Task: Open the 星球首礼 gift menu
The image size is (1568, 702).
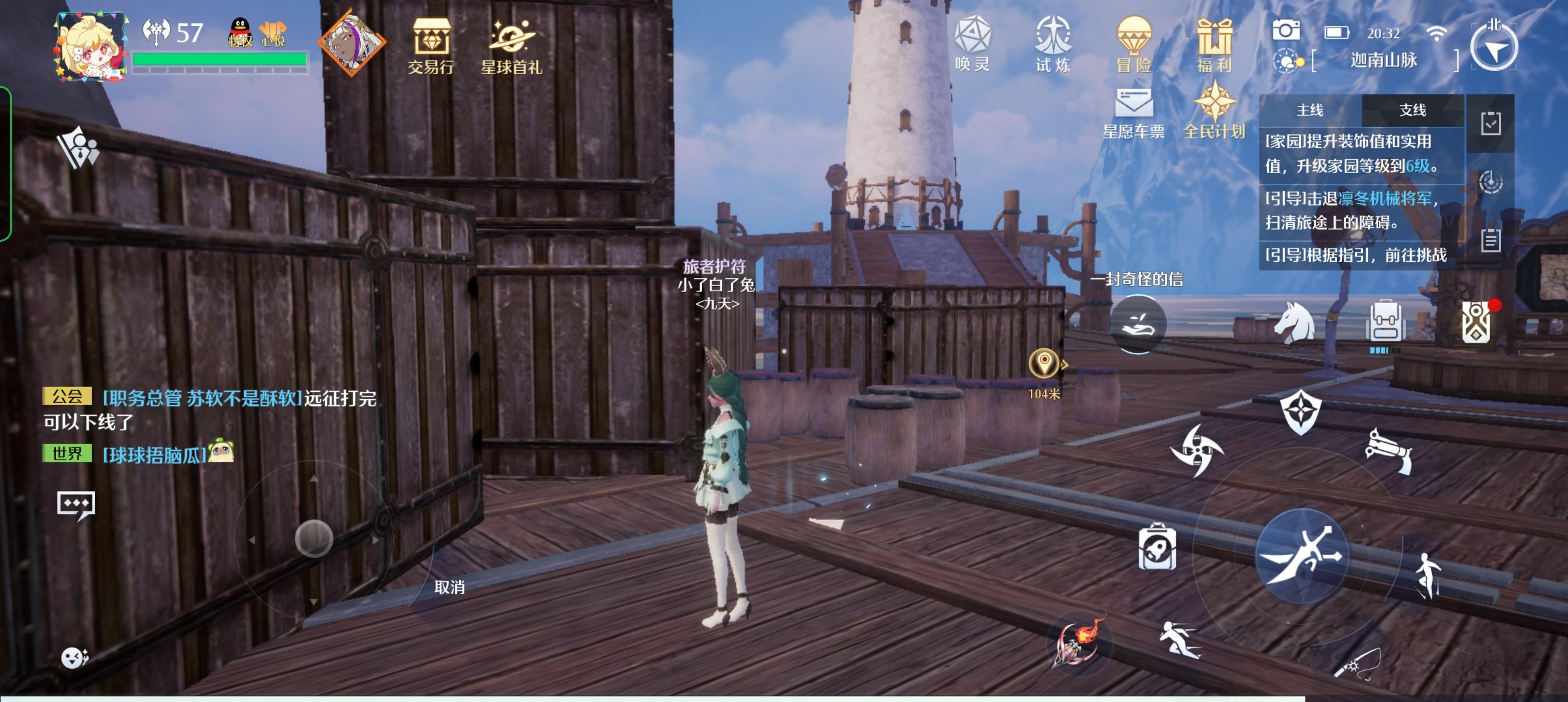Action: click(511, 46)
